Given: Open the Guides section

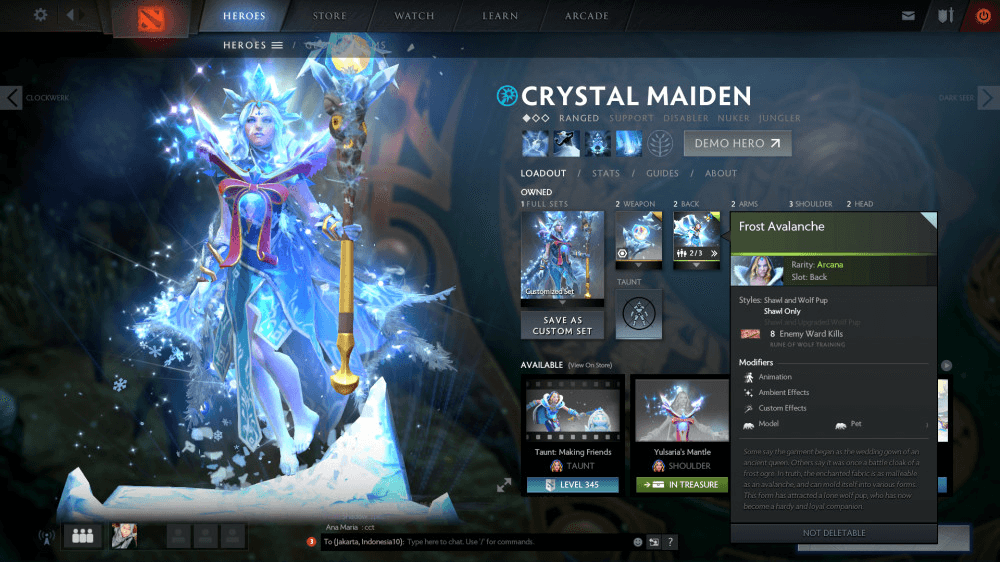Looking at the screenshot, I should (x=662, y=173).
